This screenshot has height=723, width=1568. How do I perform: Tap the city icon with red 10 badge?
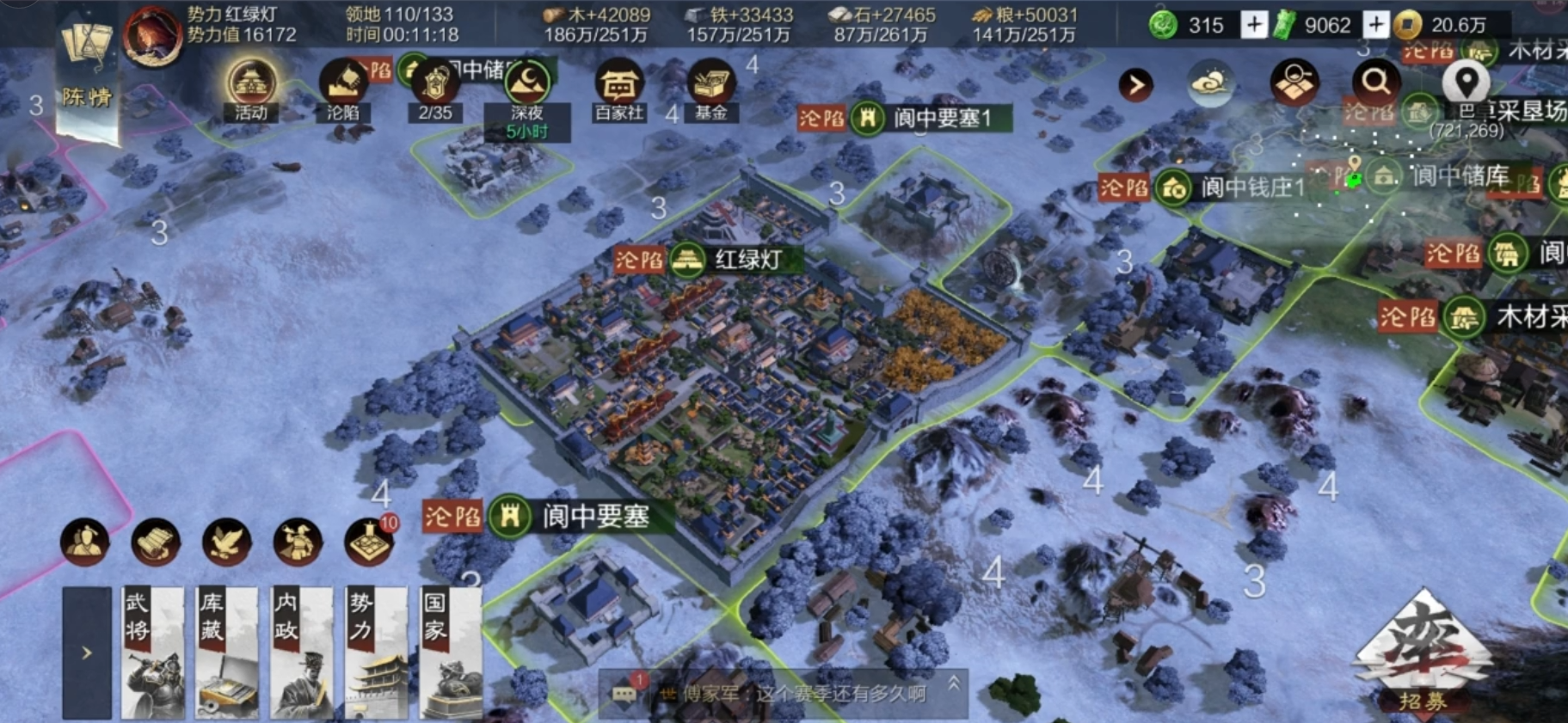tap(368, 542)
